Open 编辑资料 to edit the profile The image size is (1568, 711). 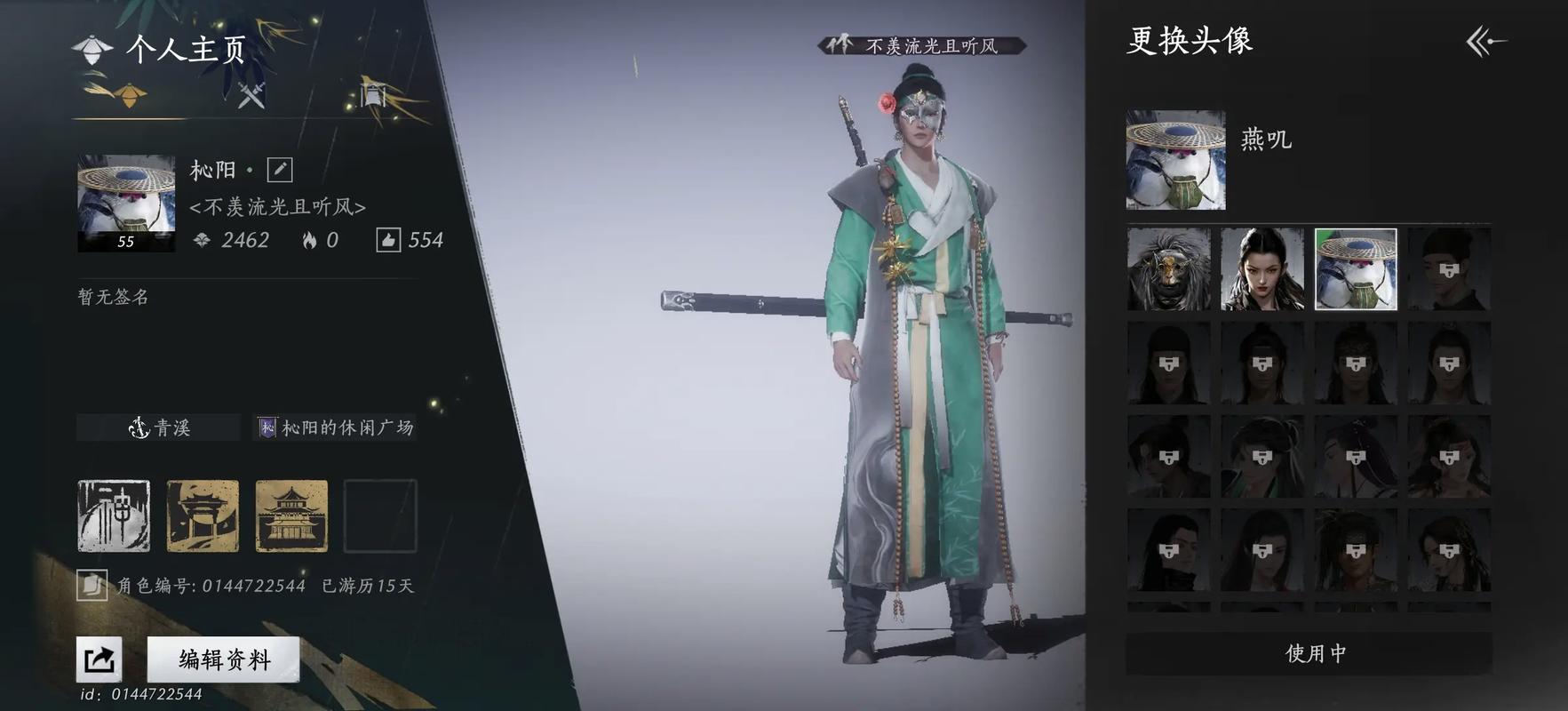223,659
